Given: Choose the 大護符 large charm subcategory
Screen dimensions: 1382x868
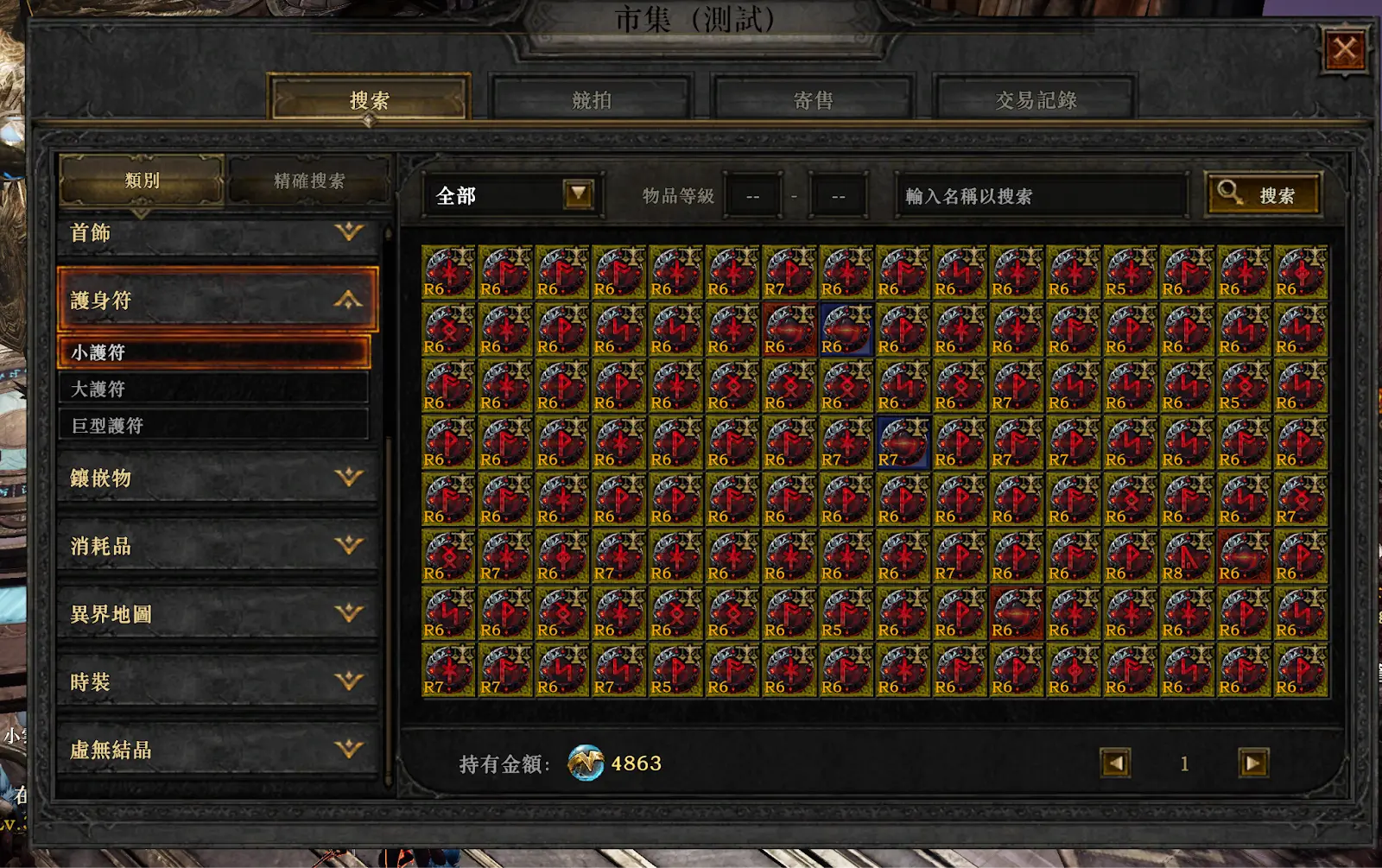Looking at the screenshot, I should 213,389.
